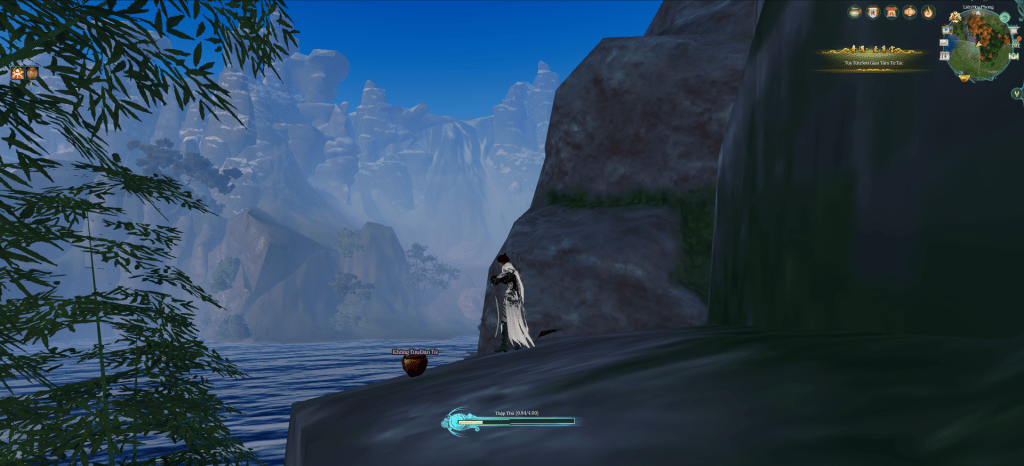Open the orange lantern icon menu

(x=910, y=12)
